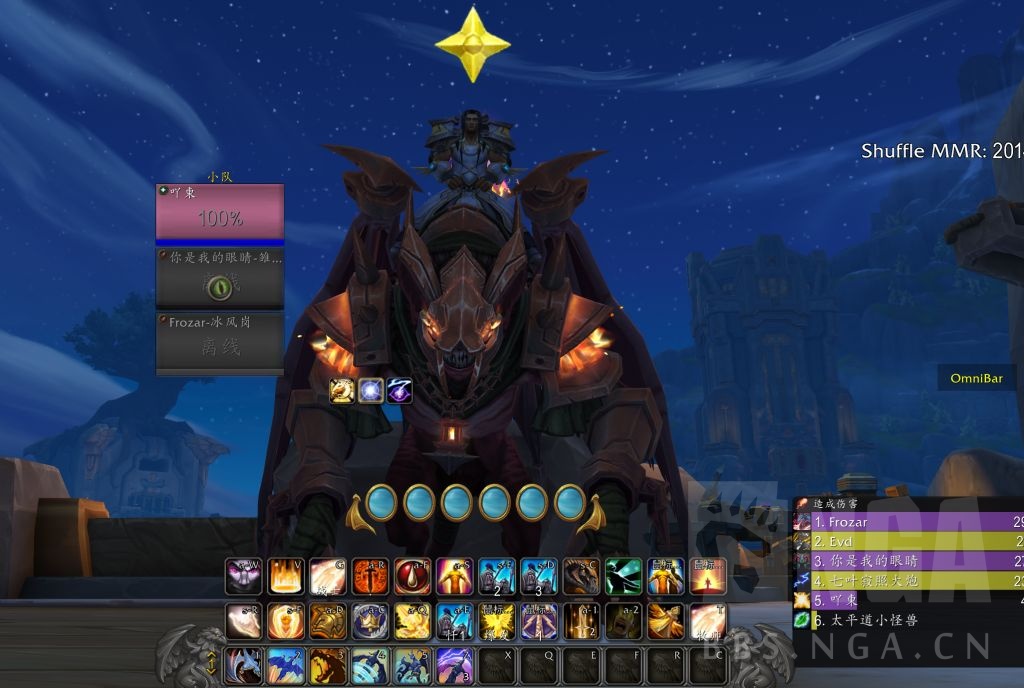Image resolution: width=1024 pixels, height=688 pixels.
Task: Activate the purple masked face ability
Action: click(244, 577)
